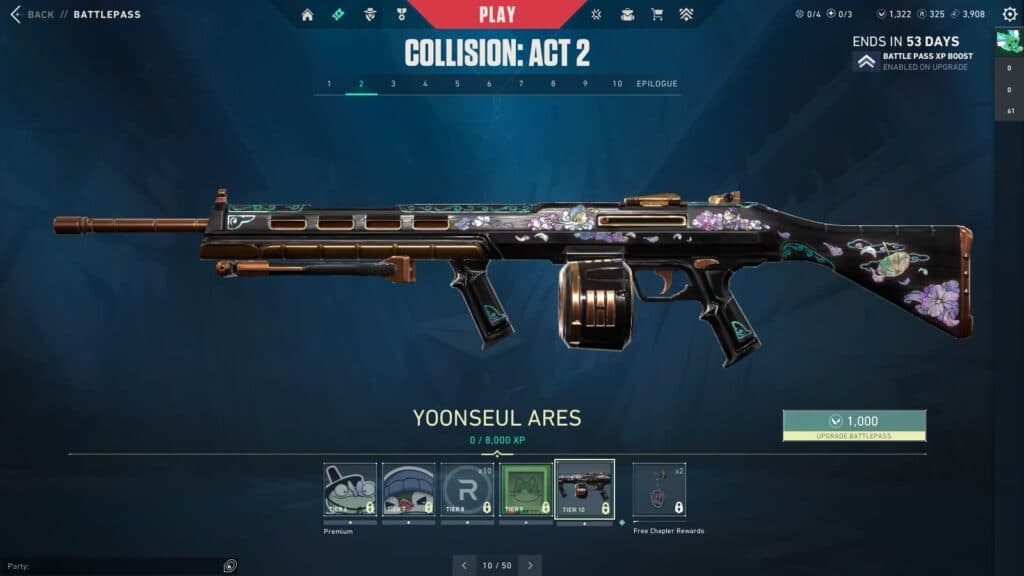Jump to chapter 7 tab
Image resolution: width=1024 pixels, height=576 pixels.
coord(521,84)
